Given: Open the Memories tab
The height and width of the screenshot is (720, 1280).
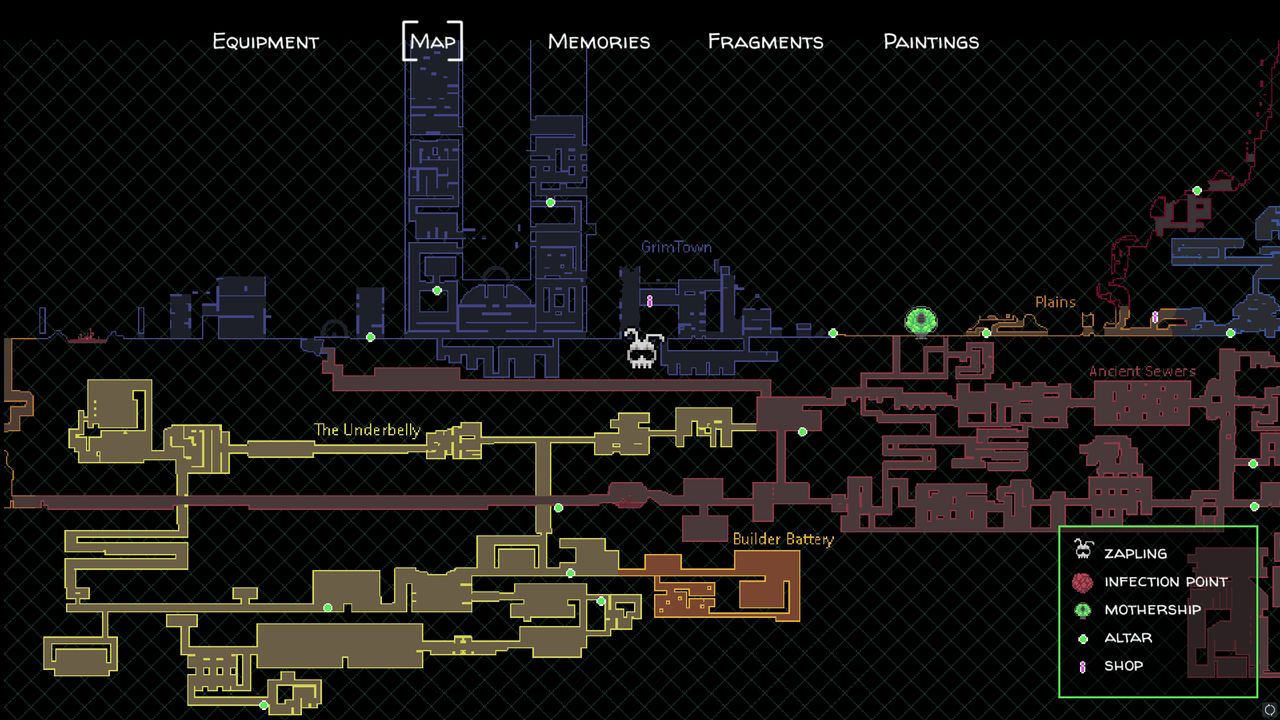Looking at the screenshot, I should 597,42.
